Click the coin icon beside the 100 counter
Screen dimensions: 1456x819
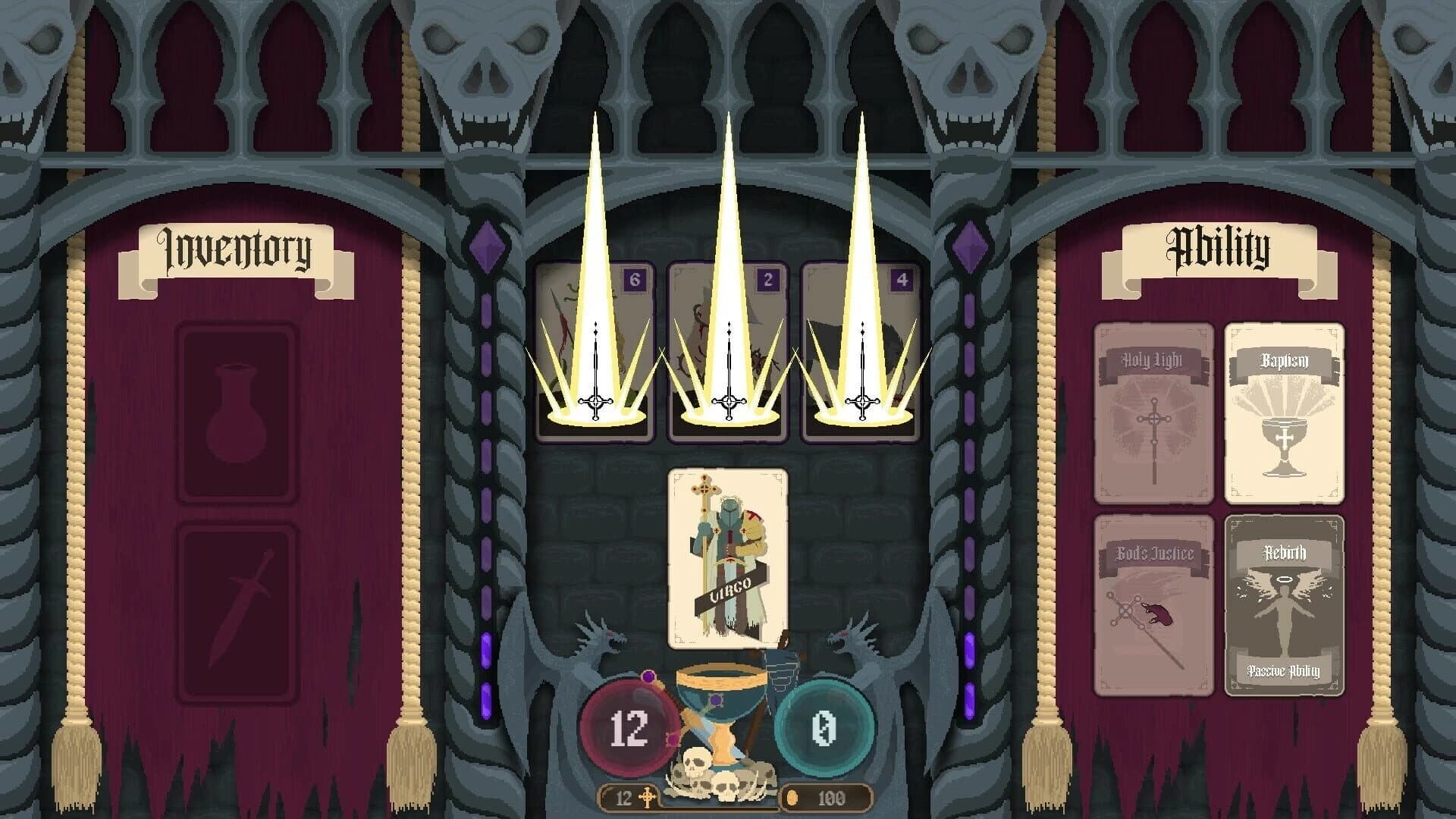790,795
